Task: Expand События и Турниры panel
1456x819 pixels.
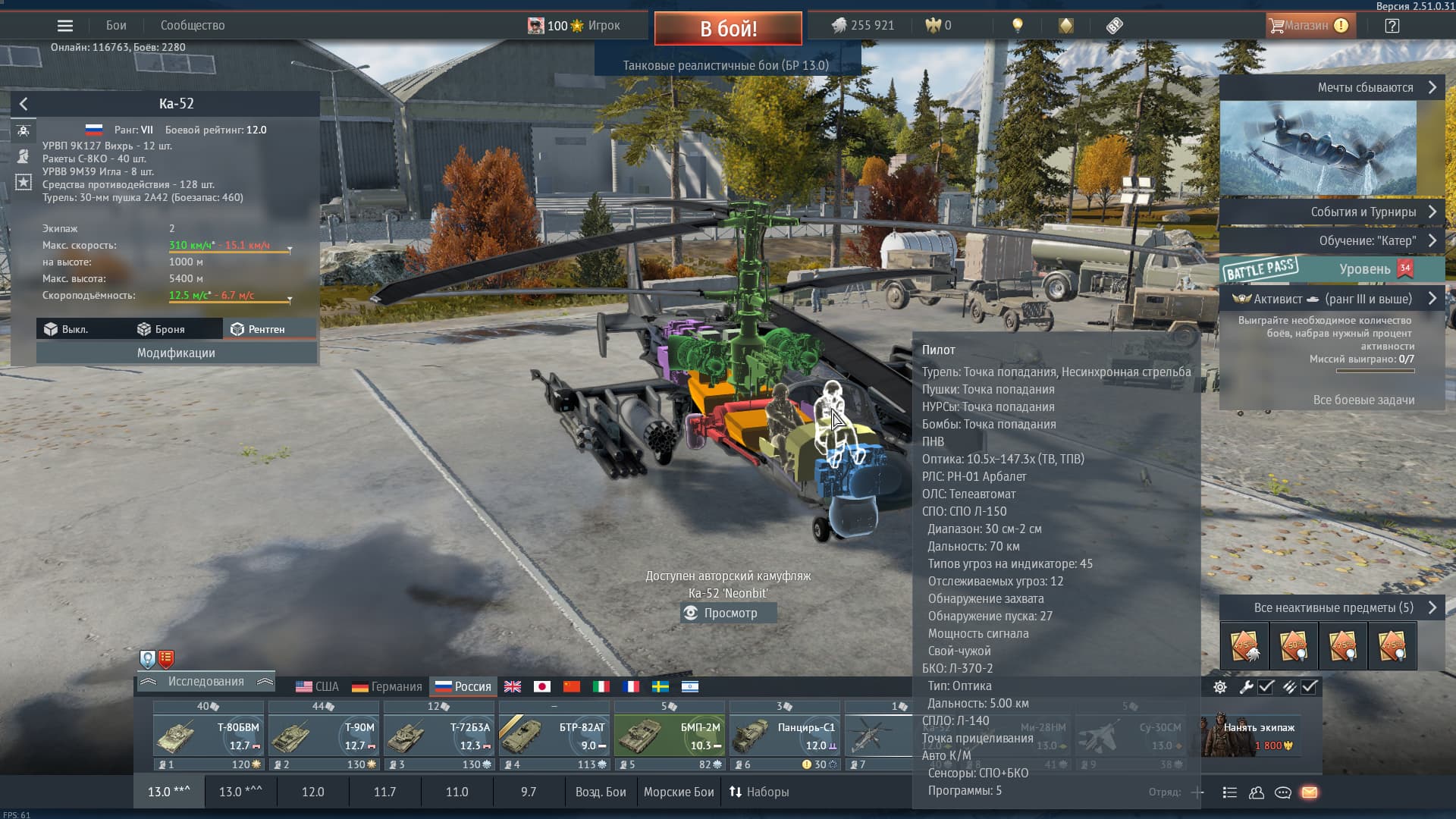Action: coord(1332,212)
